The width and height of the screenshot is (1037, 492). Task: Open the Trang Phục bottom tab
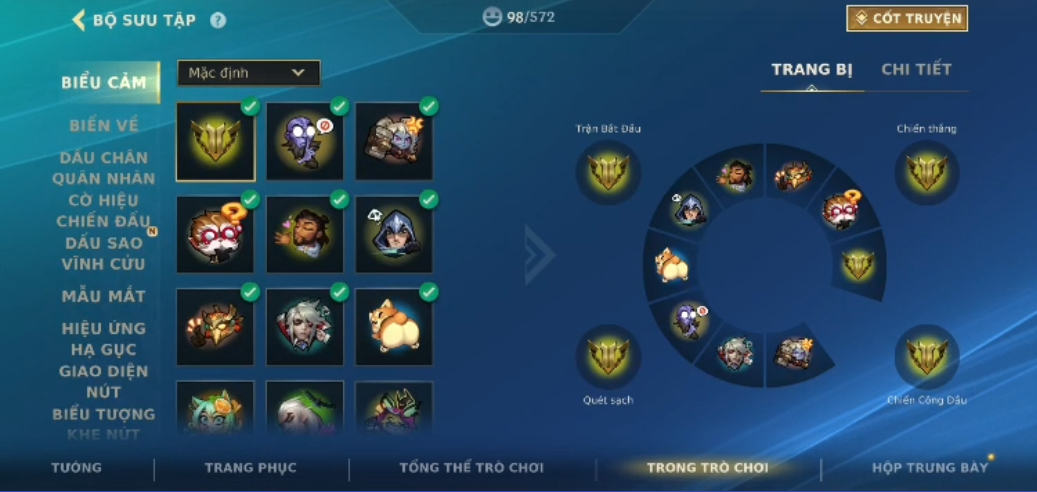[x=250, y=468]
